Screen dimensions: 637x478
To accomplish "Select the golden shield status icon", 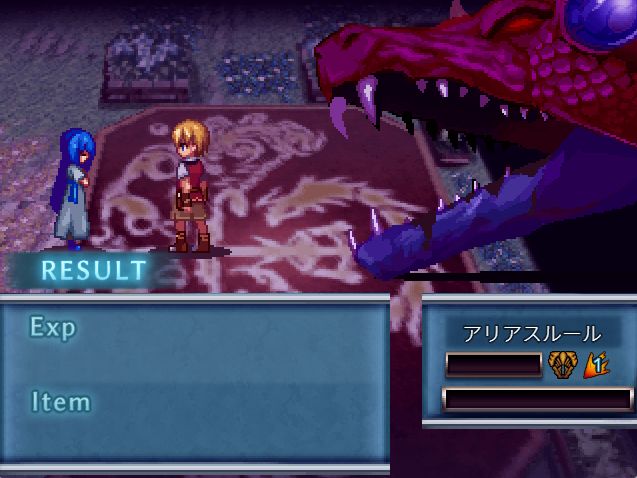I will pyautogui.click(x=564, y=366).
